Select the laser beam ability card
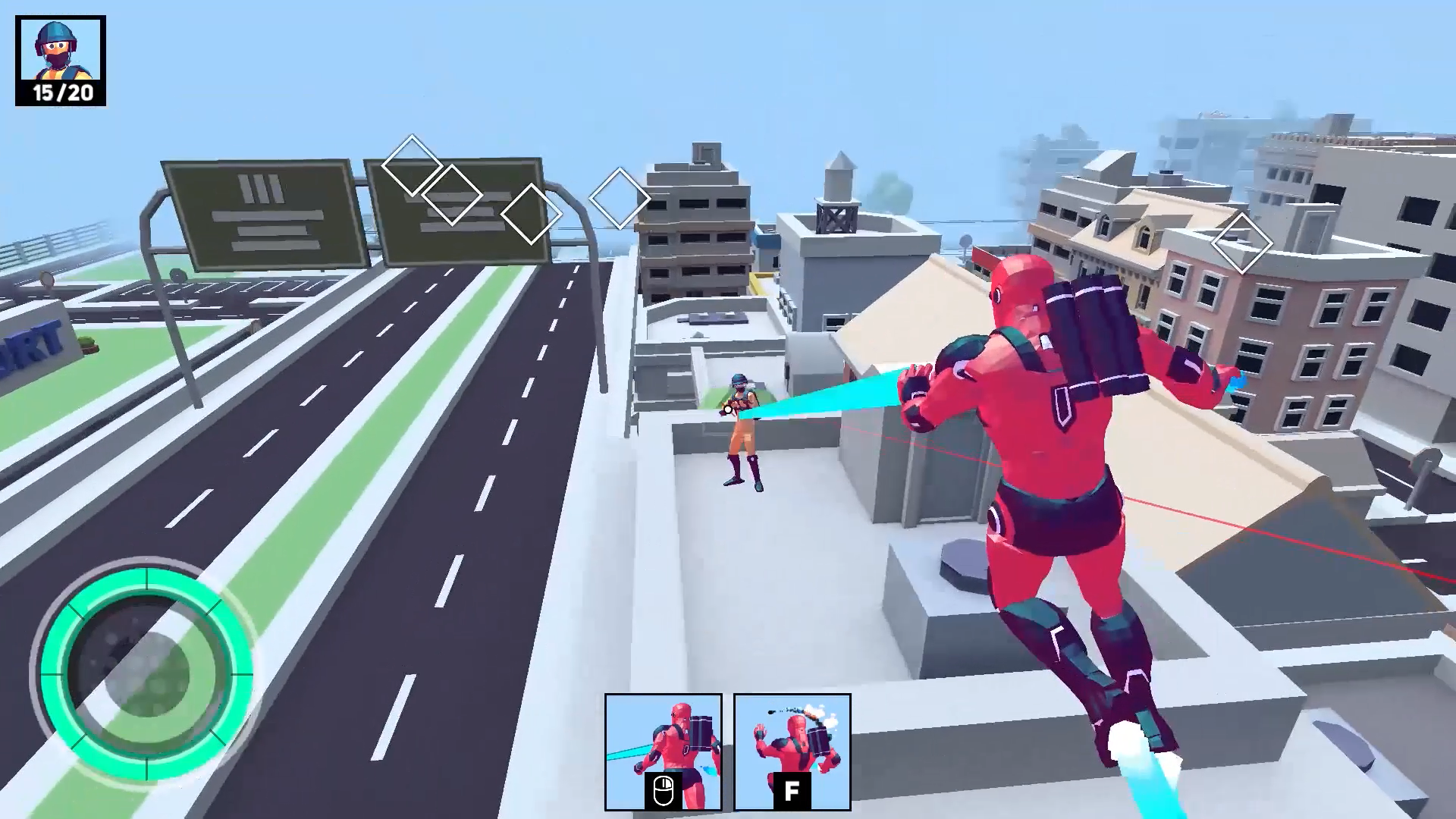Viewport: 1456px width, 819px height. click(664, 751)
